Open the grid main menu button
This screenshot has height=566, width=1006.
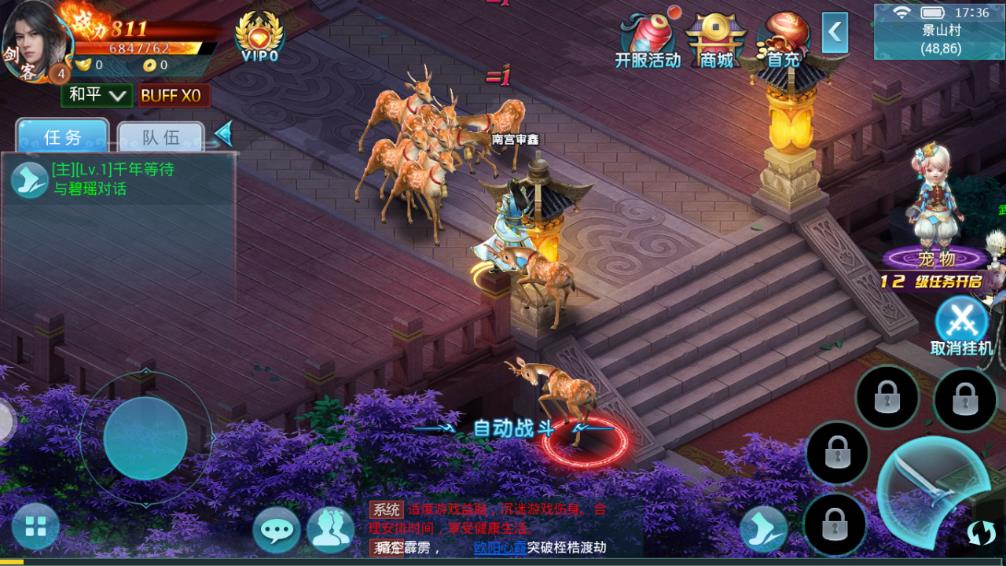[x=36, y=527]
